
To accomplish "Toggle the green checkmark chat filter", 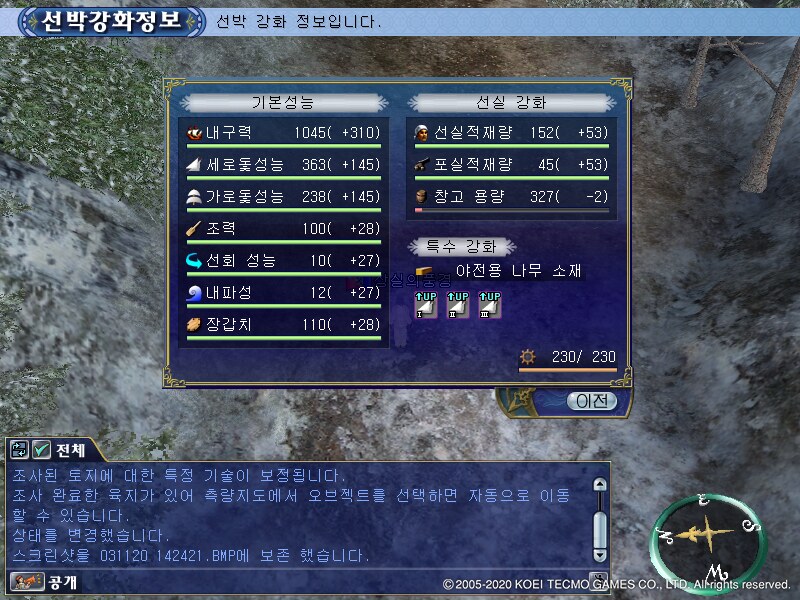I will pos(42,450).
